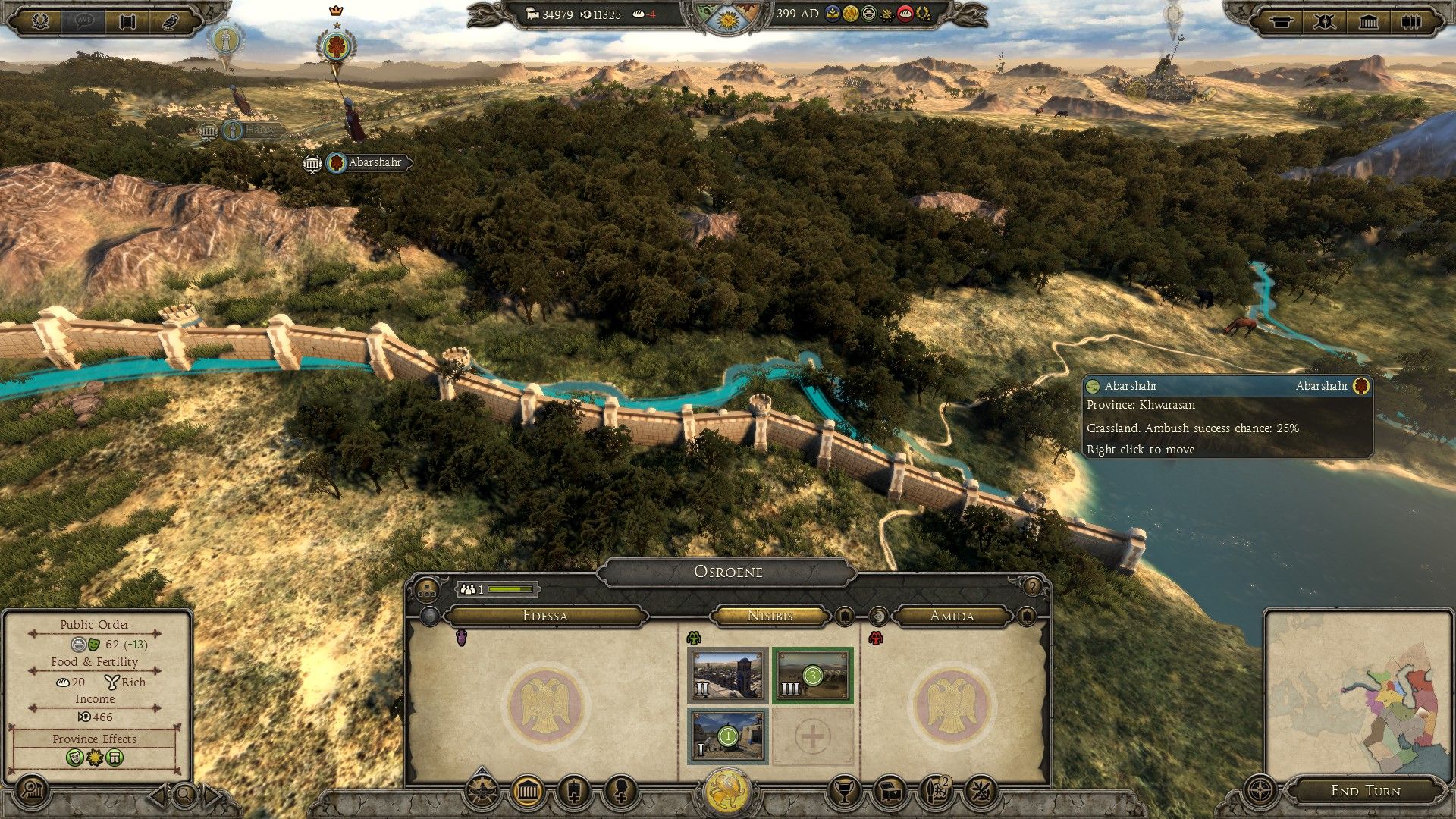Open the trade chest icon on bottom bar
The image size is (1456, 819).
[x=890, y=791]
